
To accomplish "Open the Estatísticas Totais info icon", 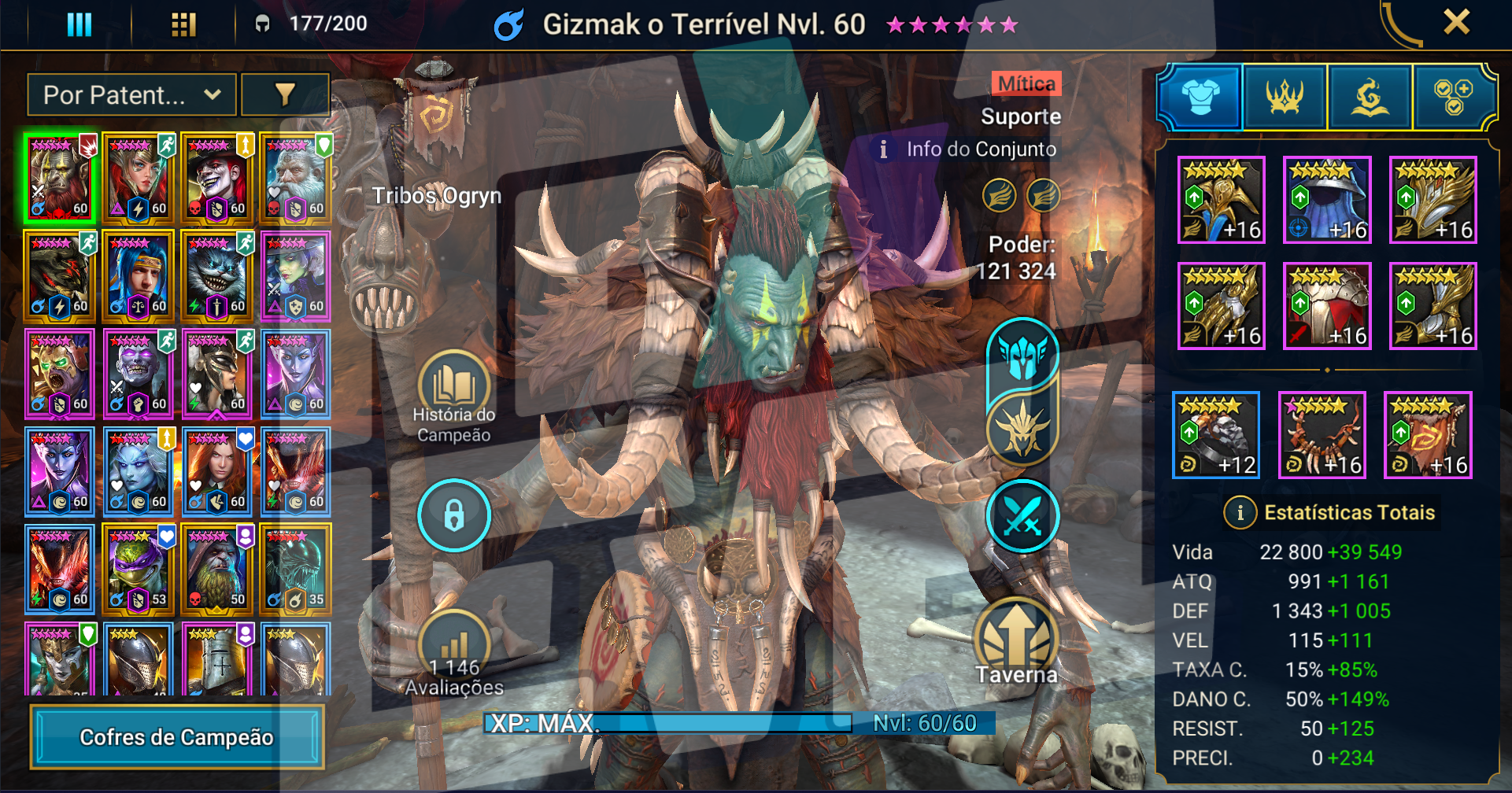I will tap(1240, 513).
